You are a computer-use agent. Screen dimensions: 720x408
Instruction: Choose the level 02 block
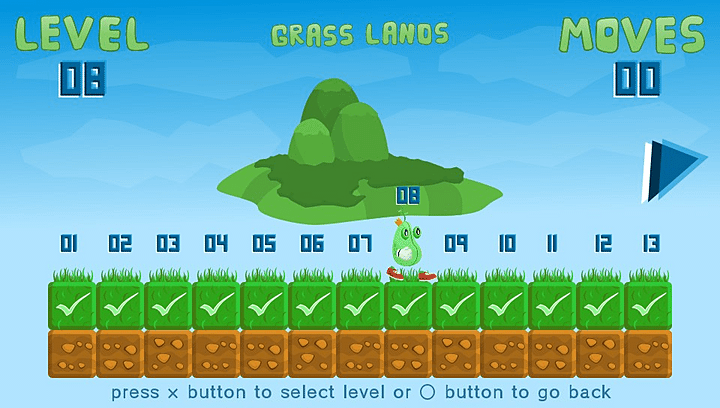[120, 305]
